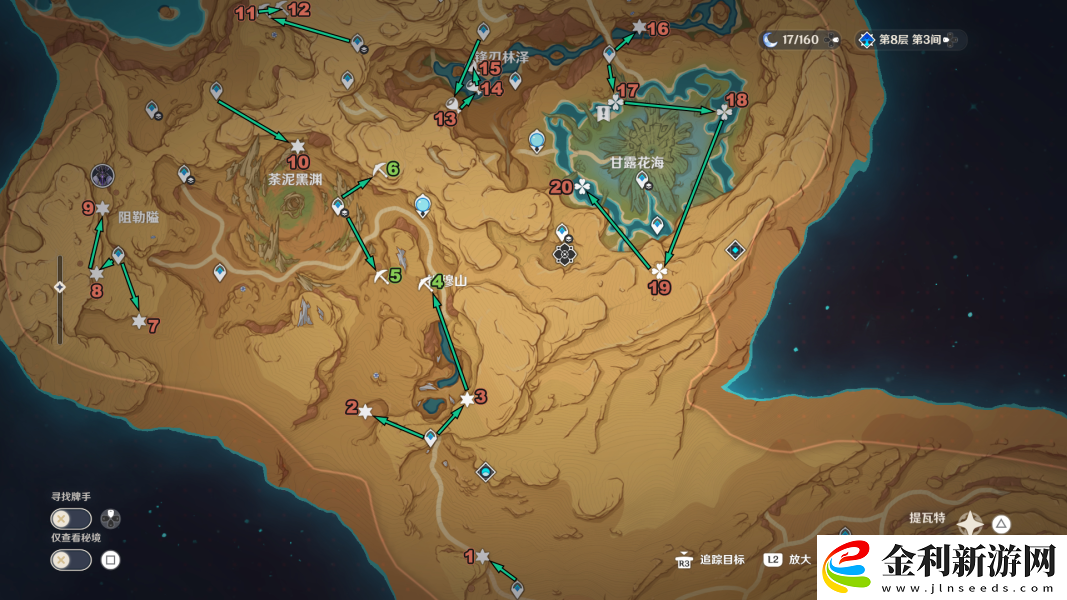The width and height of the screenshot is (1067, 600).
Task: Select the teleport waypoint between points 2 and 3
Action: click(431, 437)
